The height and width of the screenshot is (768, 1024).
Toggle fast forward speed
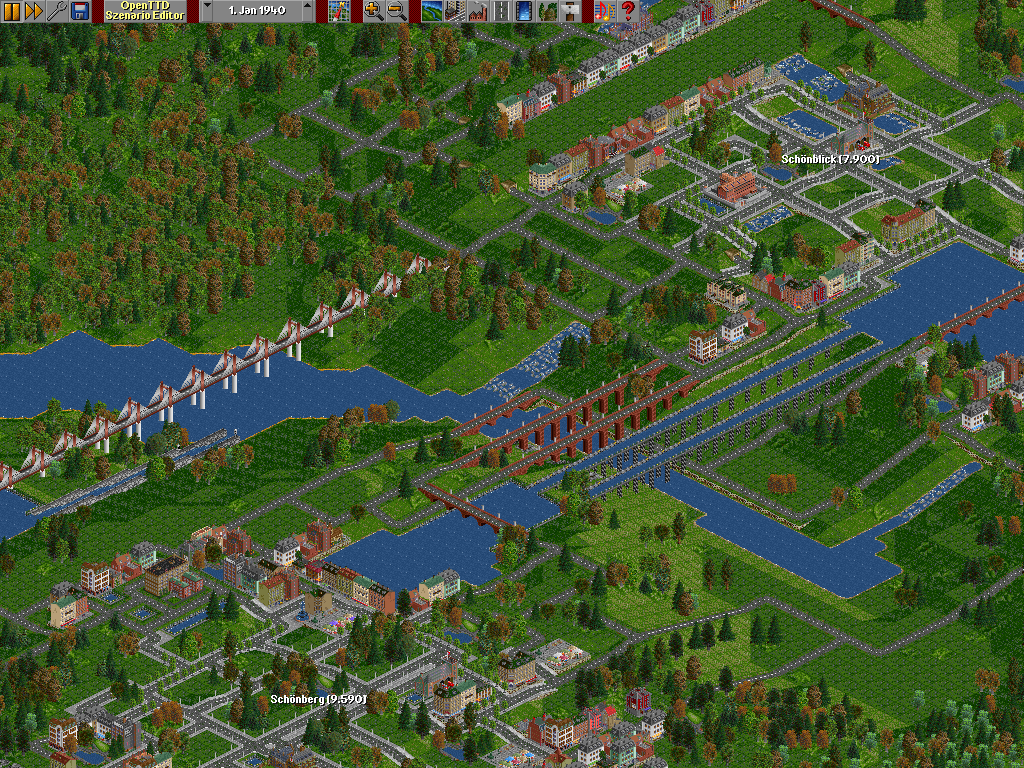[x=33, y=11]
